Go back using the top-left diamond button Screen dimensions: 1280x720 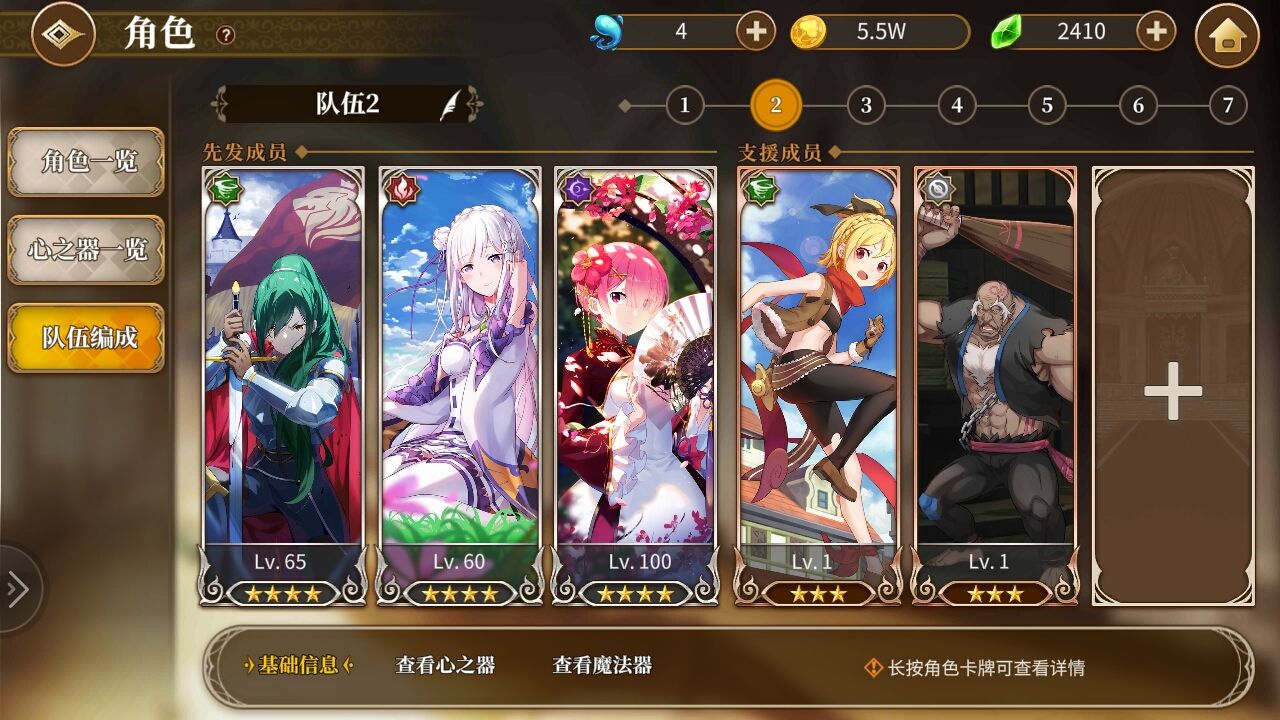tap(63, 34)
